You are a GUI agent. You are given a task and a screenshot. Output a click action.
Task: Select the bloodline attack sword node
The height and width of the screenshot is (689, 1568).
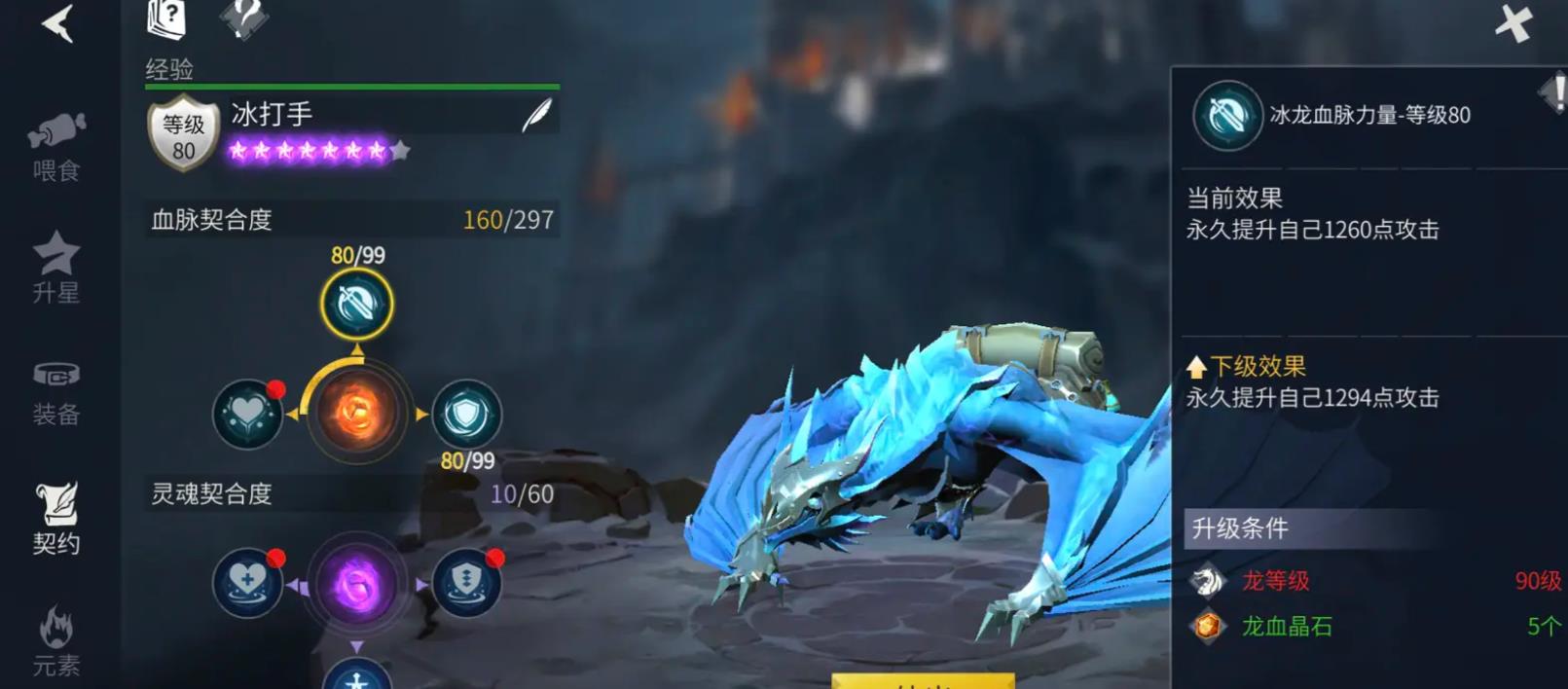pos(357,305)
